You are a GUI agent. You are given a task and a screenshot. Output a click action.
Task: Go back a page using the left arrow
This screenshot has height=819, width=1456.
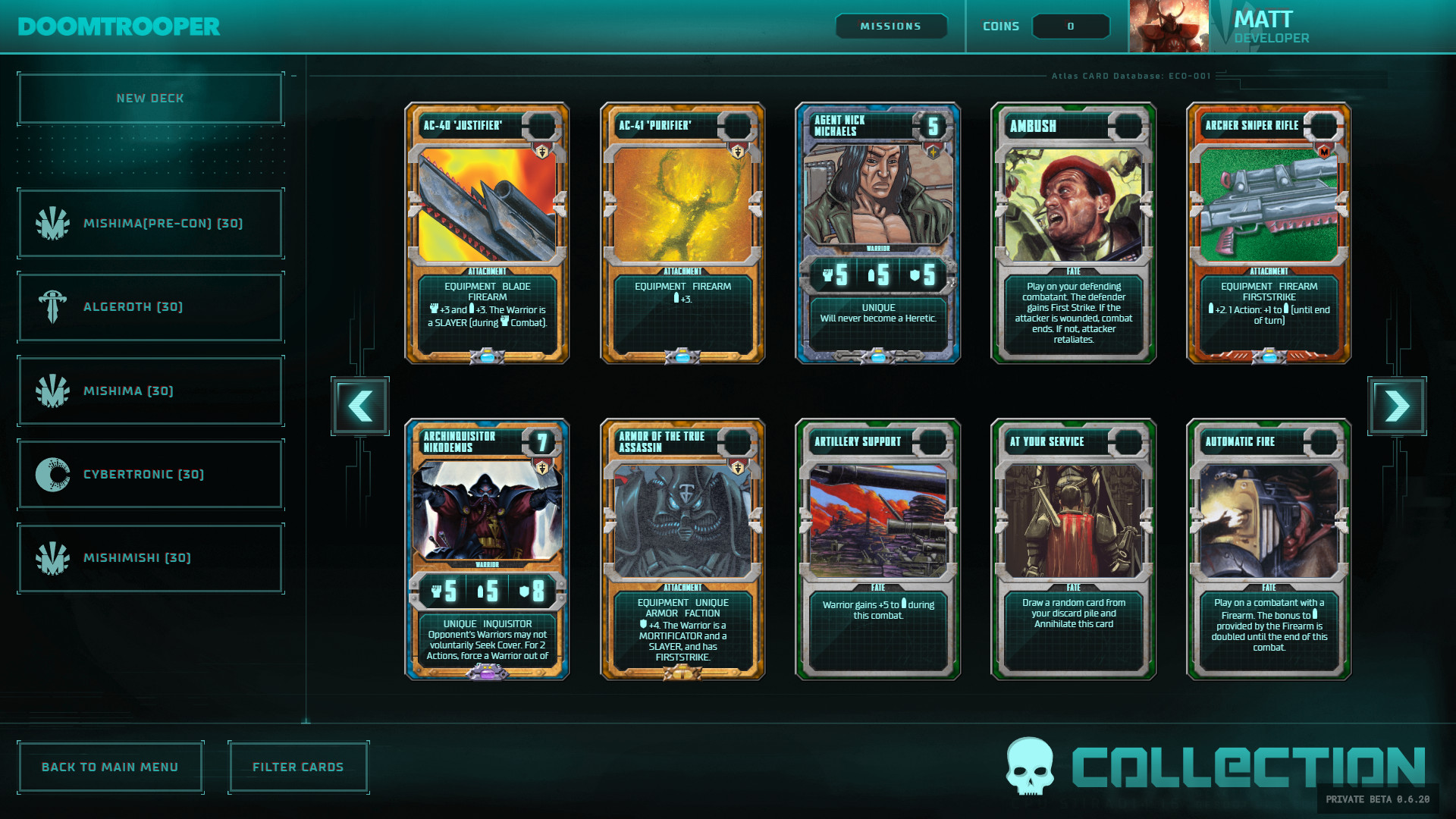(360, 406)
